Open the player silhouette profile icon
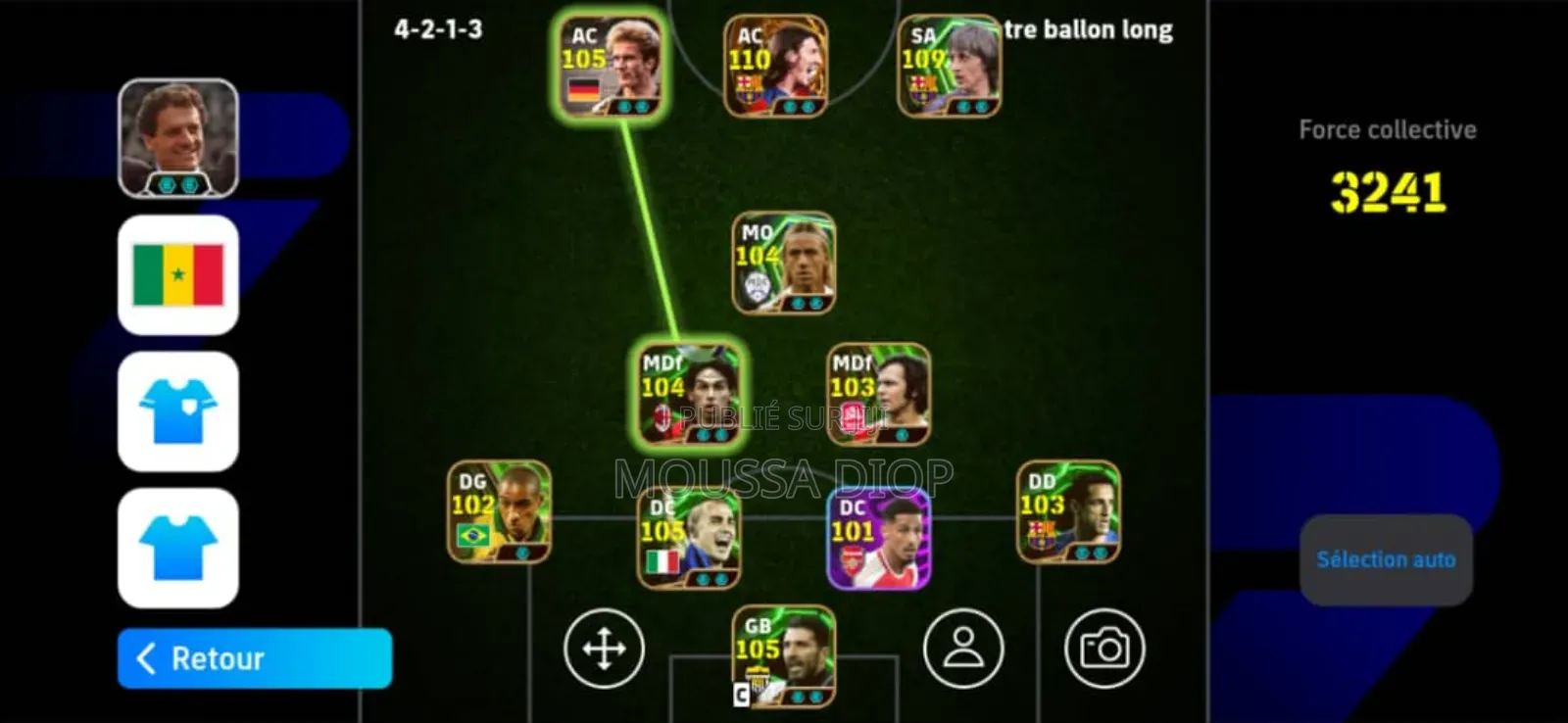 [x=963, y=648]
